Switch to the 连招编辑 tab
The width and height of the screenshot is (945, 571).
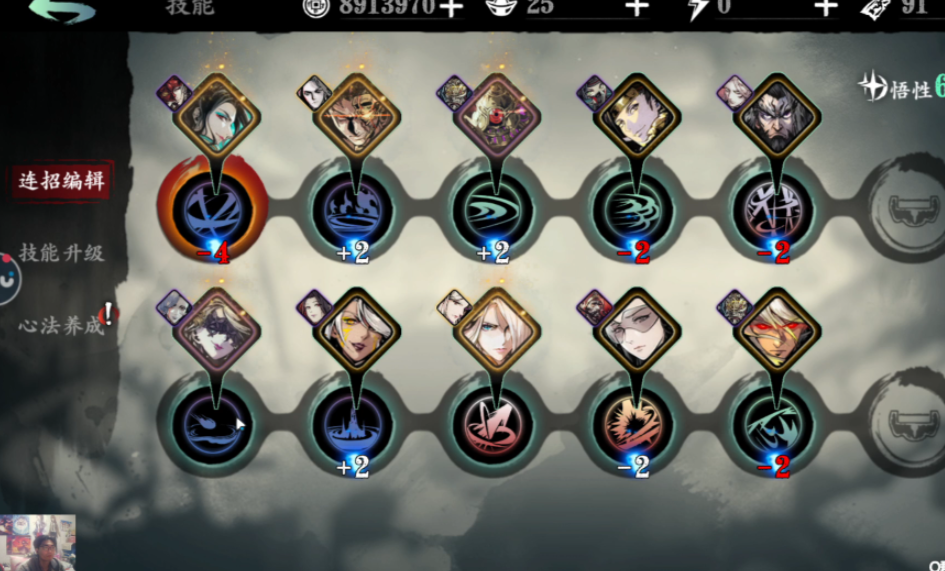point(62,182)
